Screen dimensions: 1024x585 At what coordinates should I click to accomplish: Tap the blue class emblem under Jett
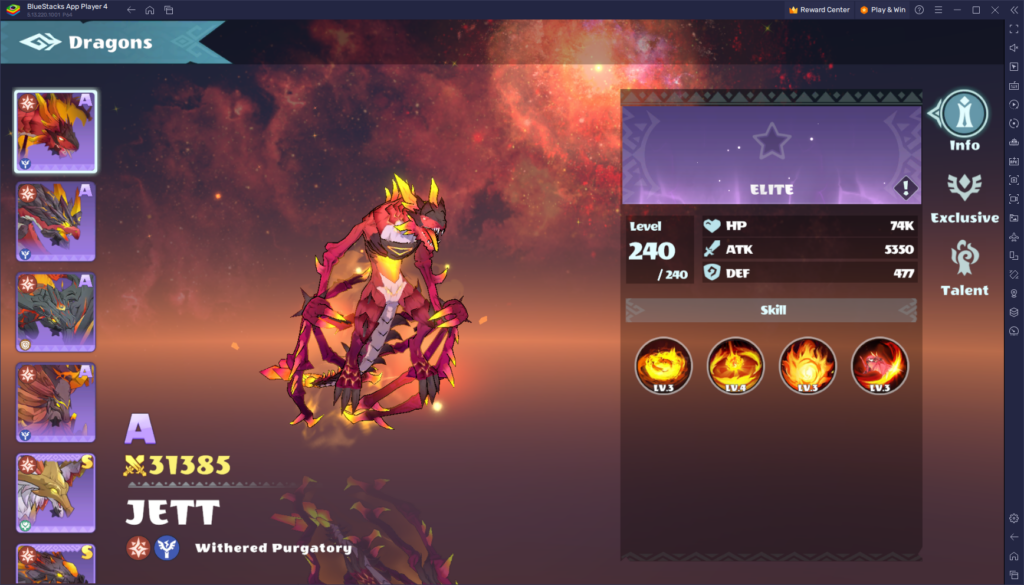click(166, 548)
